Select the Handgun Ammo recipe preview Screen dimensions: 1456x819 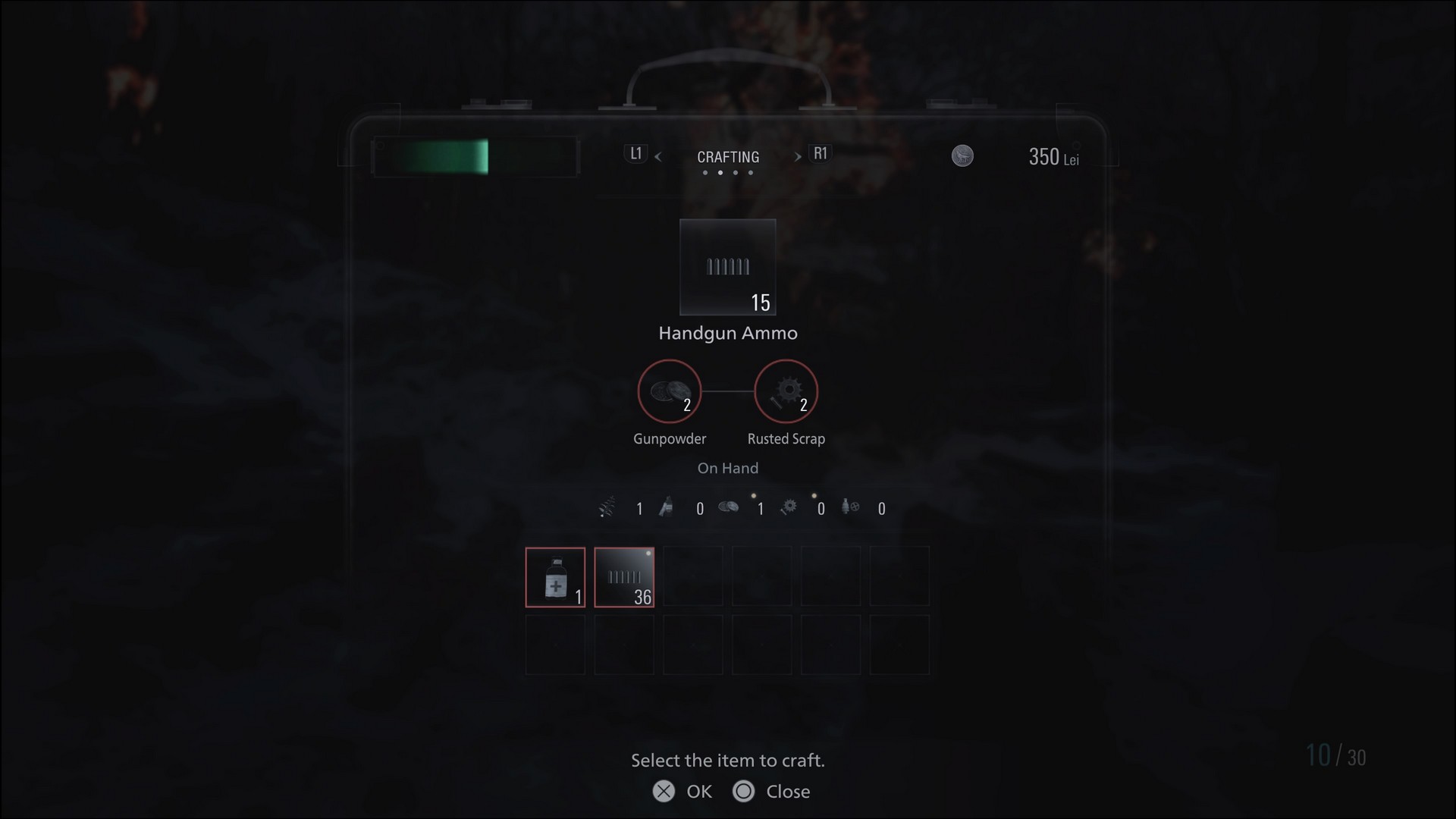click(727, 267)
